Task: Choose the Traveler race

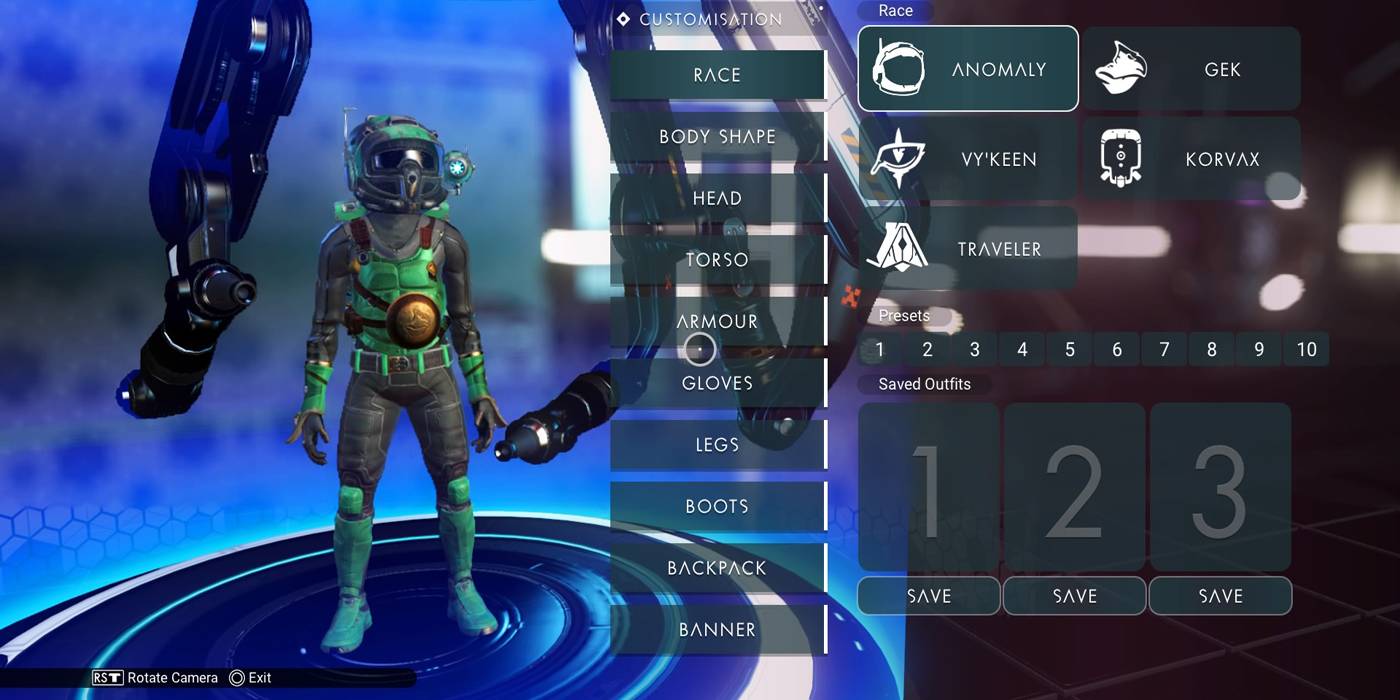Action: [968, 249]
